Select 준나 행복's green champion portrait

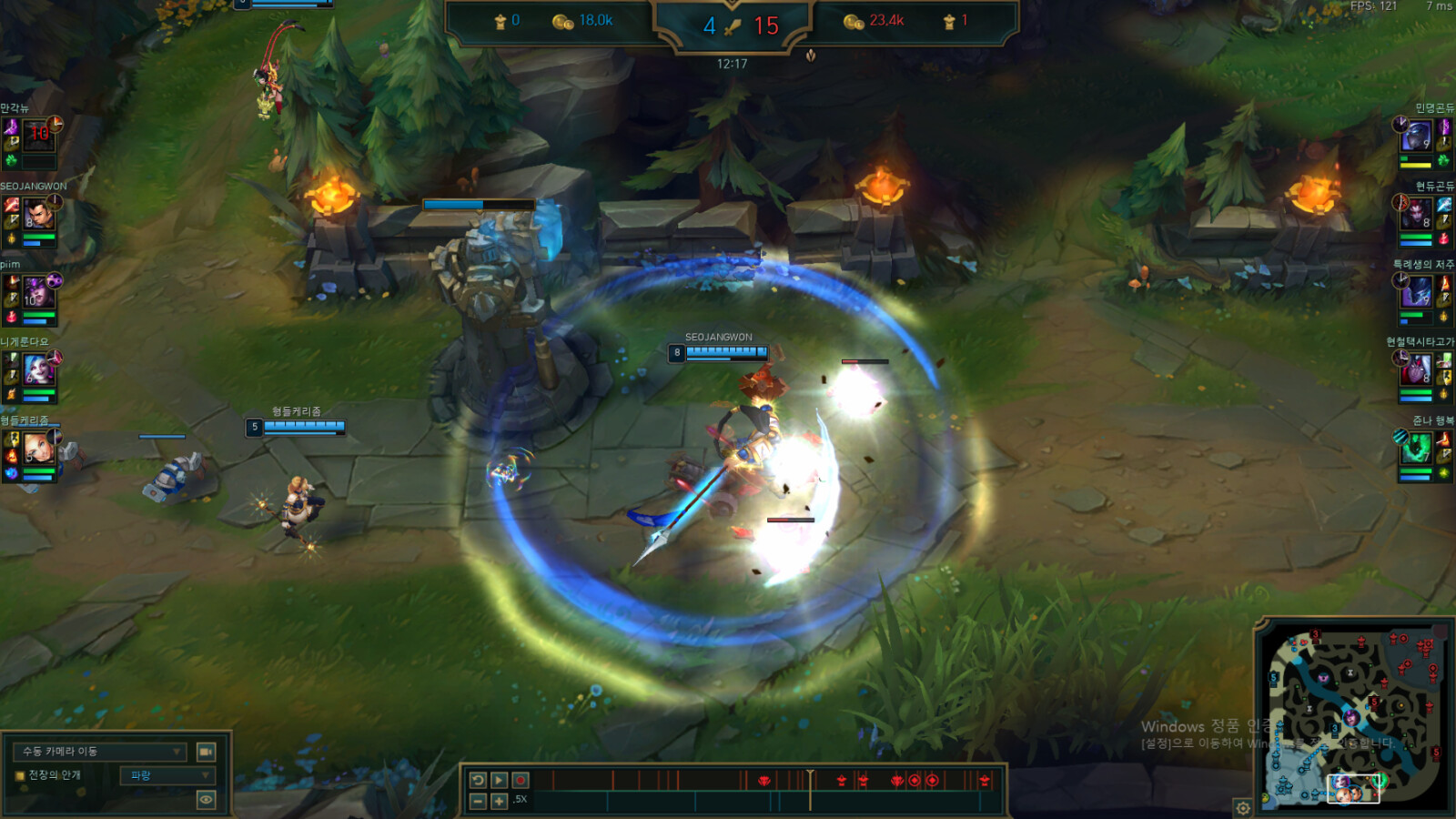pyautogui.click(x=1416, y=449)
